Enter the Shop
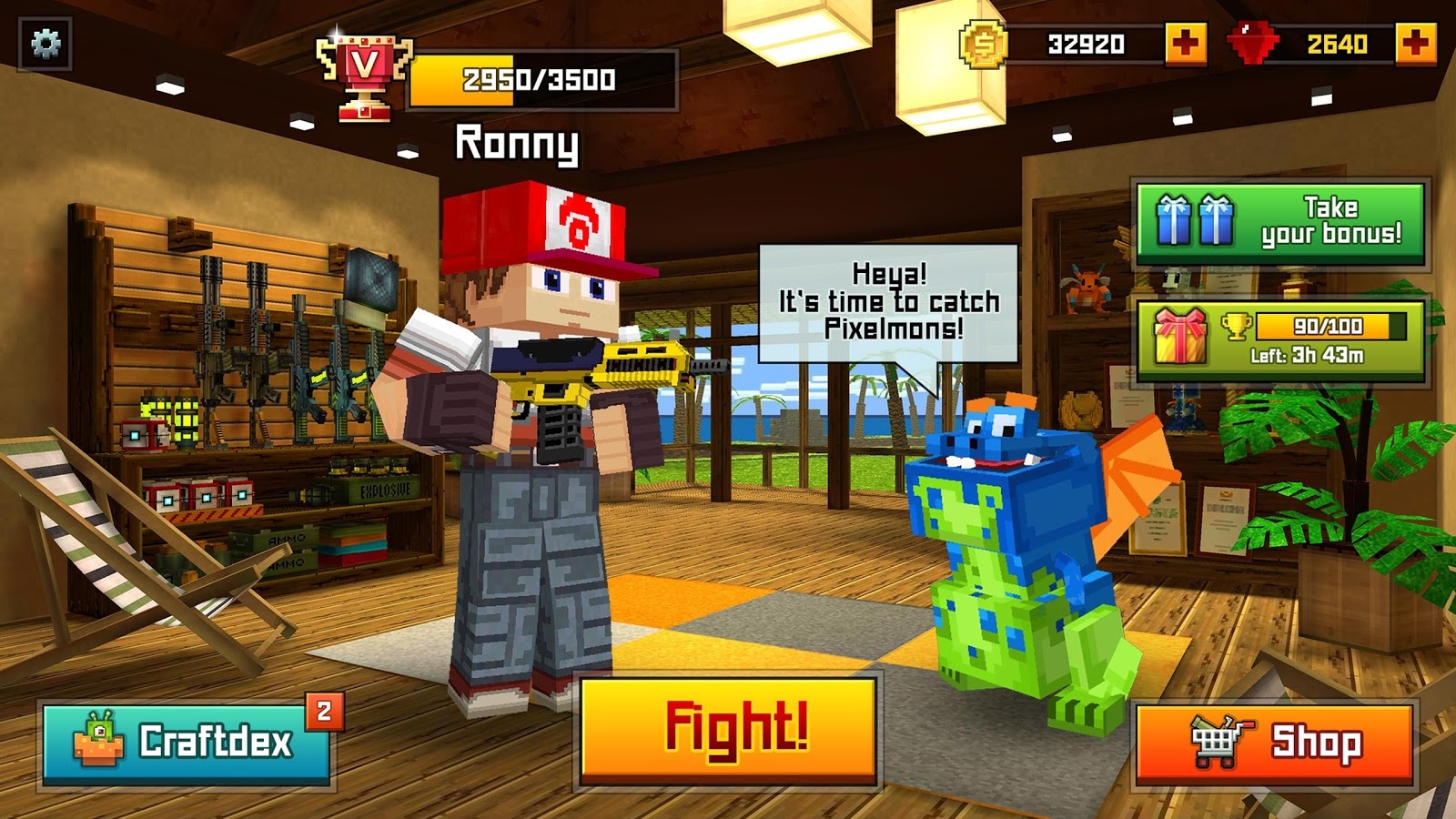Image resolution: width=1456 pixels, height=819 pixels. 1275,744
